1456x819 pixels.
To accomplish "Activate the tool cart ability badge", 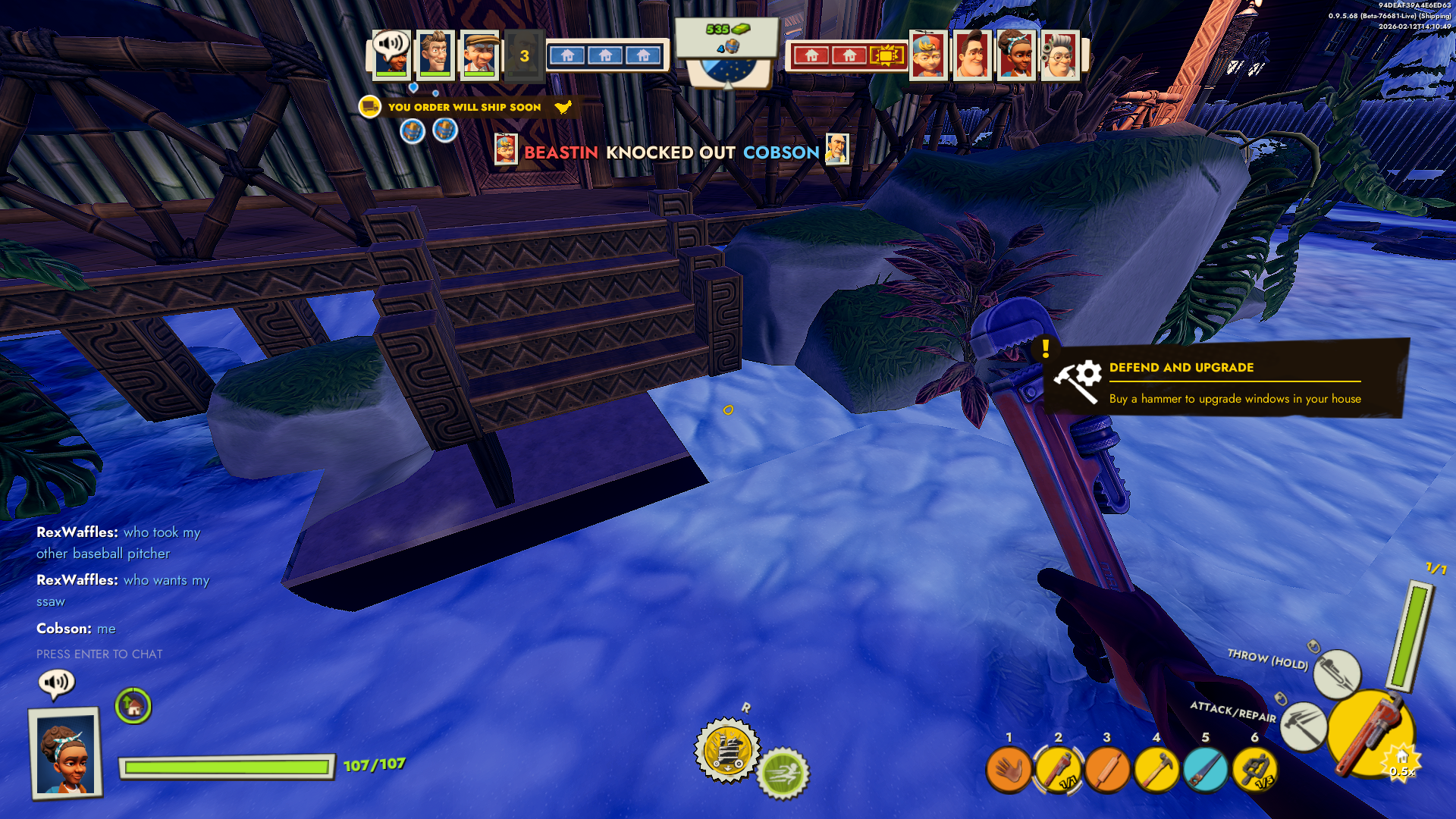I will [x=727, y=750].
